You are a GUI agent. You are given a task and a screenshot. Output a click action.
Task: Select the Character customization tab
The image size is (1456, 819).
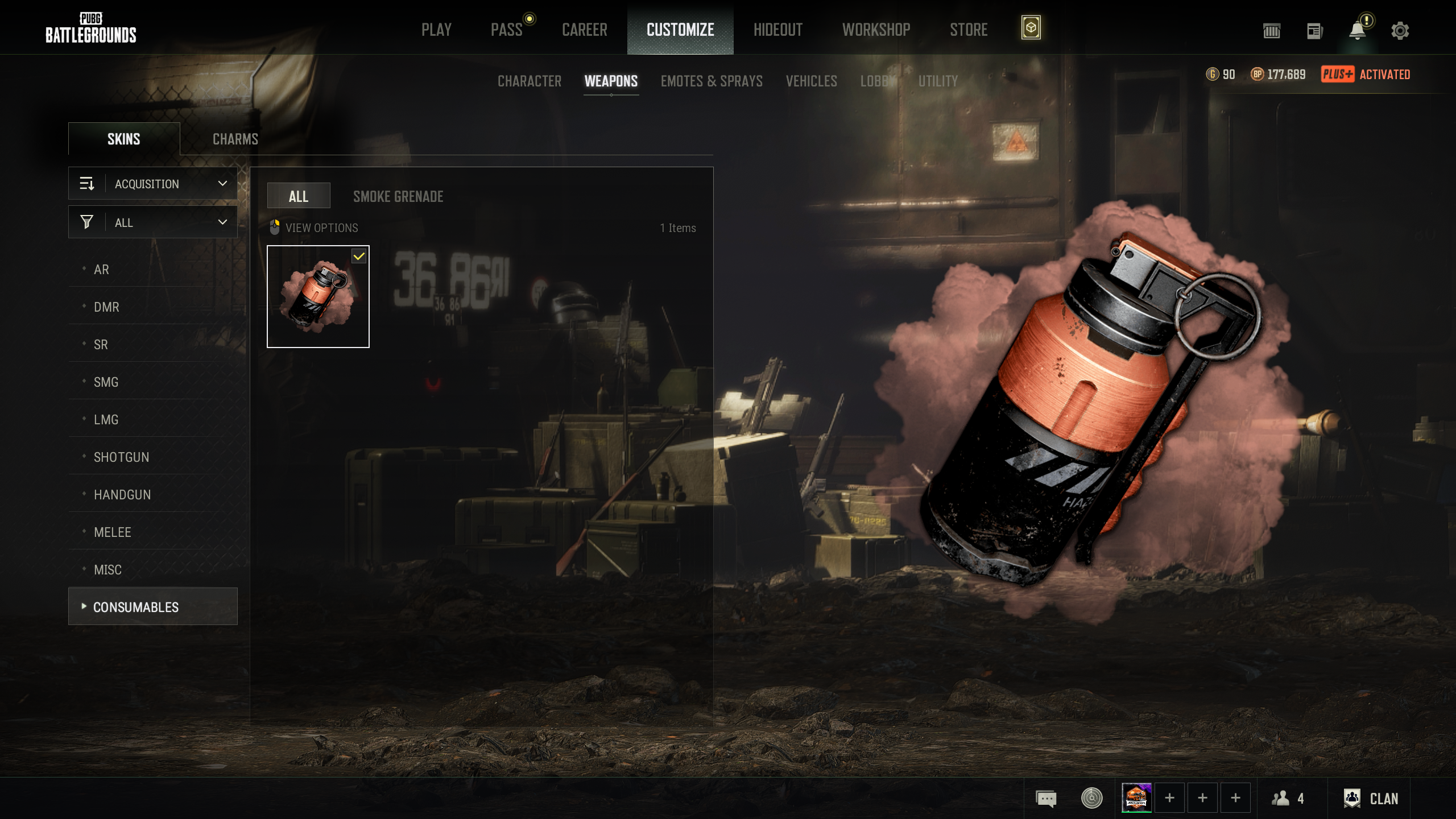[x=529, y=81]
